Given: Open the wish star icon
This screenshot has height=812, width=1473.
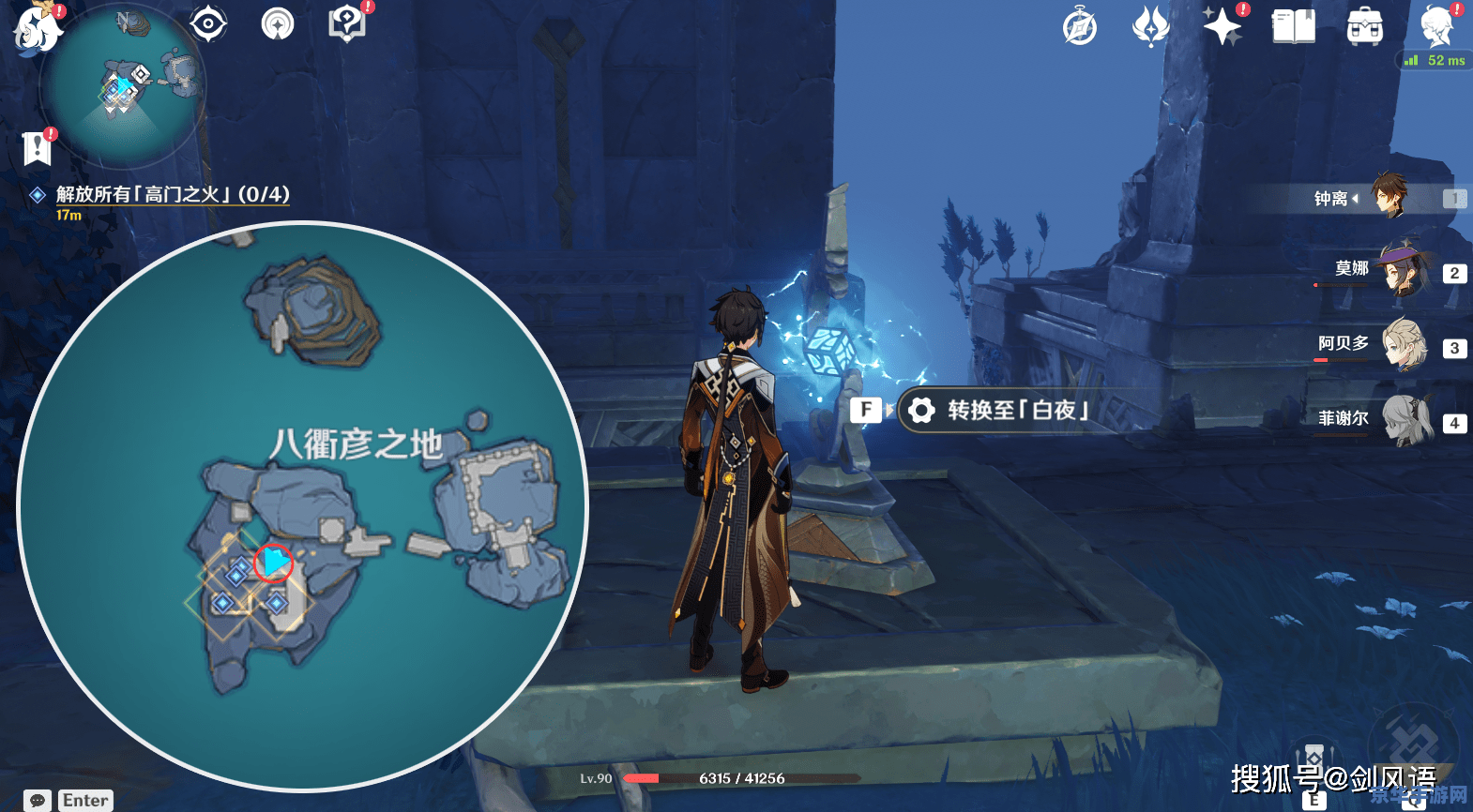Looking at the screenshot, I should [1222, 26].
